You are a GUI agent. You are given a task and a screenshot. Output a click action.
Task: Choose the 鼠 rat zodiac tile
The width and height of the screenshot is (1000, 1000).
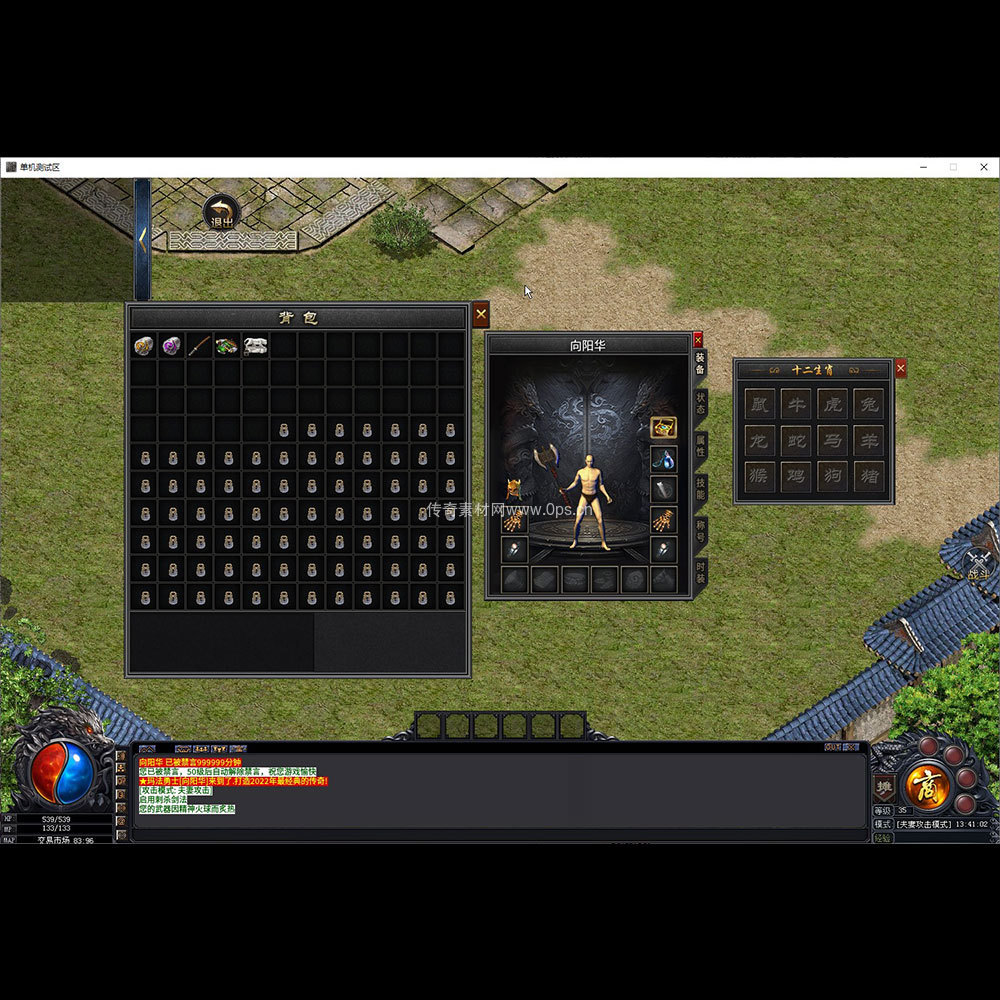760,404
